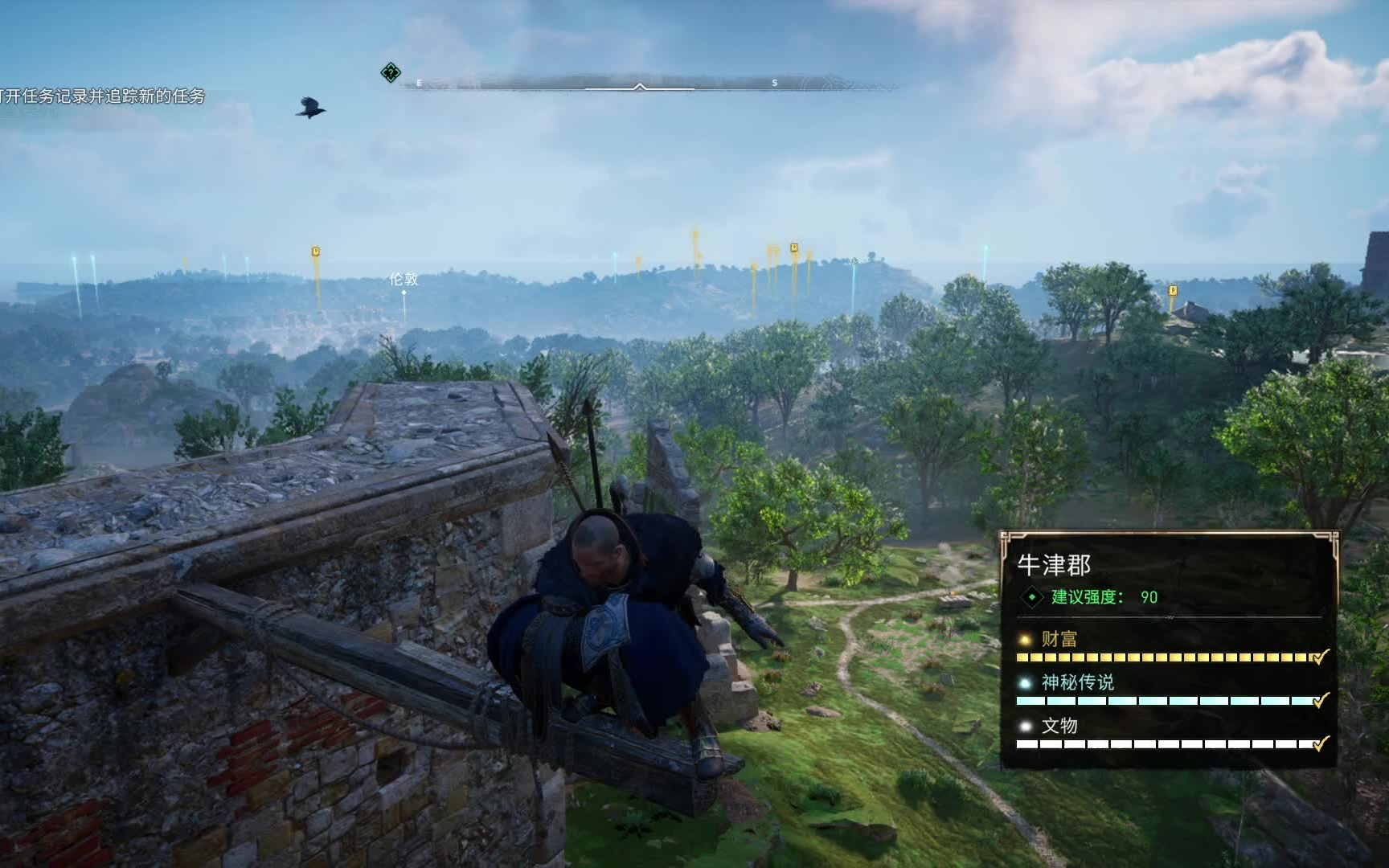This screenshot has width=1389, height=868.
Task: Click the quest log hint text
Action: coord(103,96)
